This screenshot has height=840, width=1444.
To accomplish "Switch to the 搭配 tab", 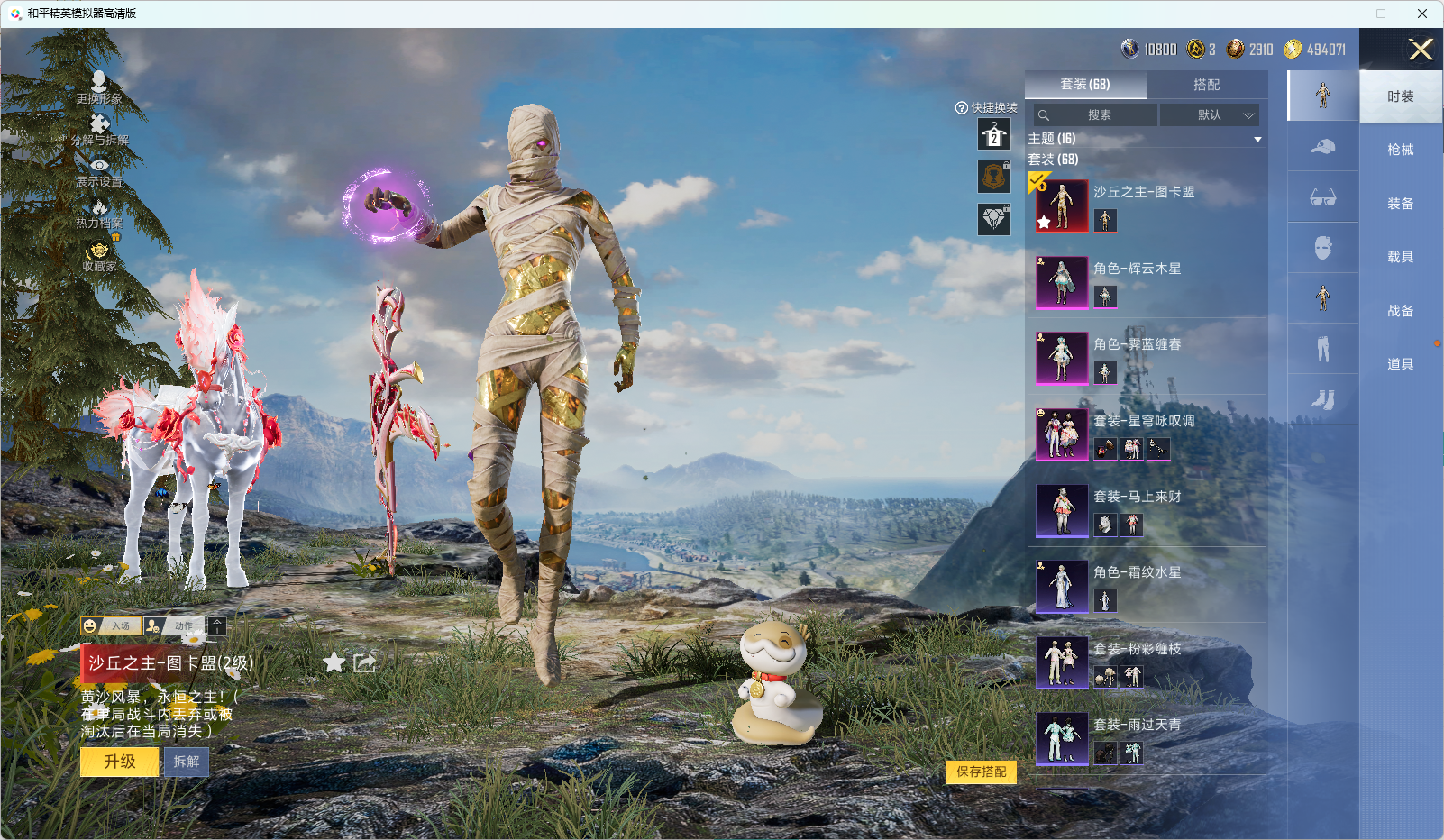I will (1206, 85).
